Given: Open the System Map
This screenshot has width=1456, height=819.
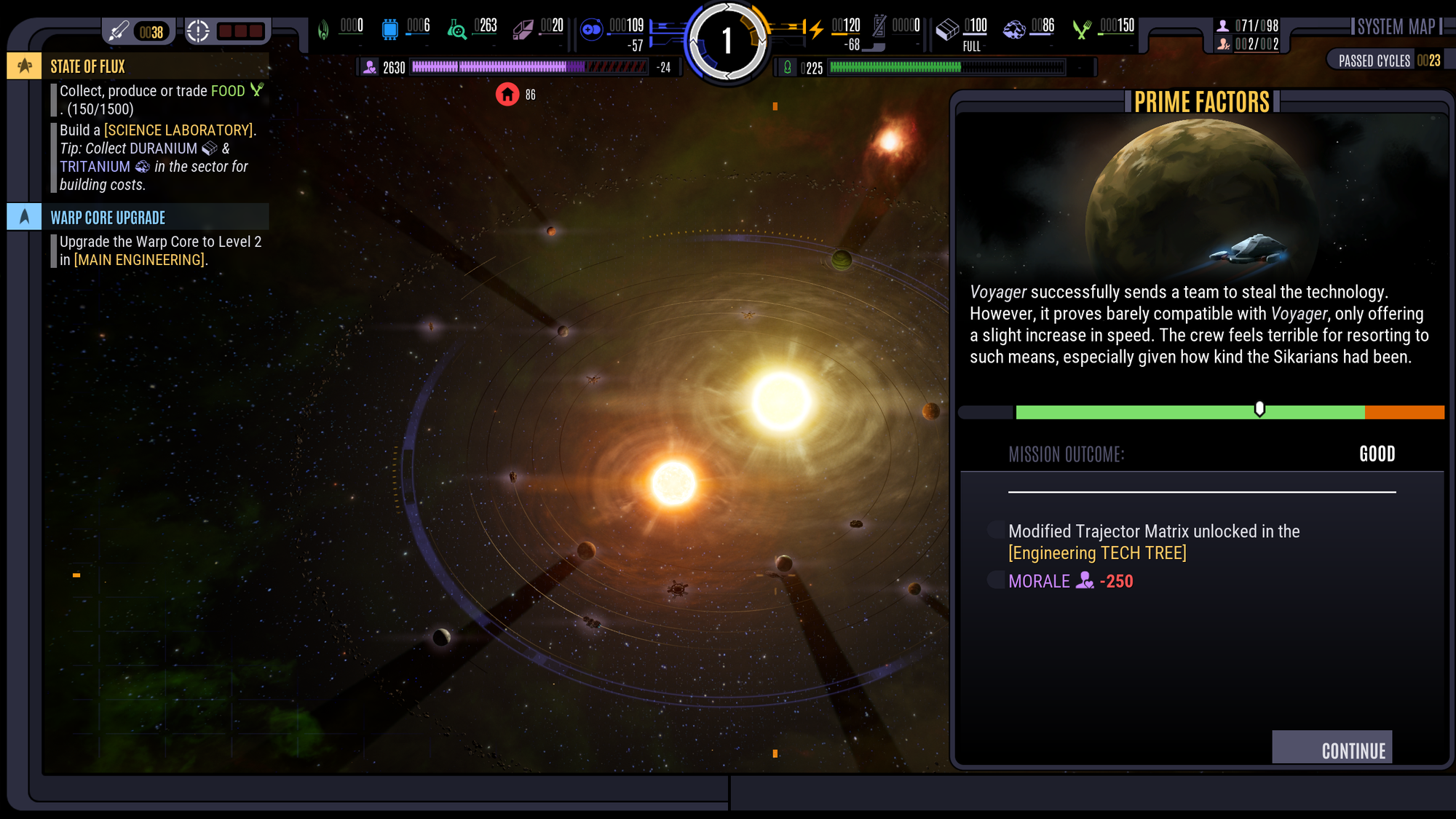Looking at the screenshot, I should click(1396, 26).
